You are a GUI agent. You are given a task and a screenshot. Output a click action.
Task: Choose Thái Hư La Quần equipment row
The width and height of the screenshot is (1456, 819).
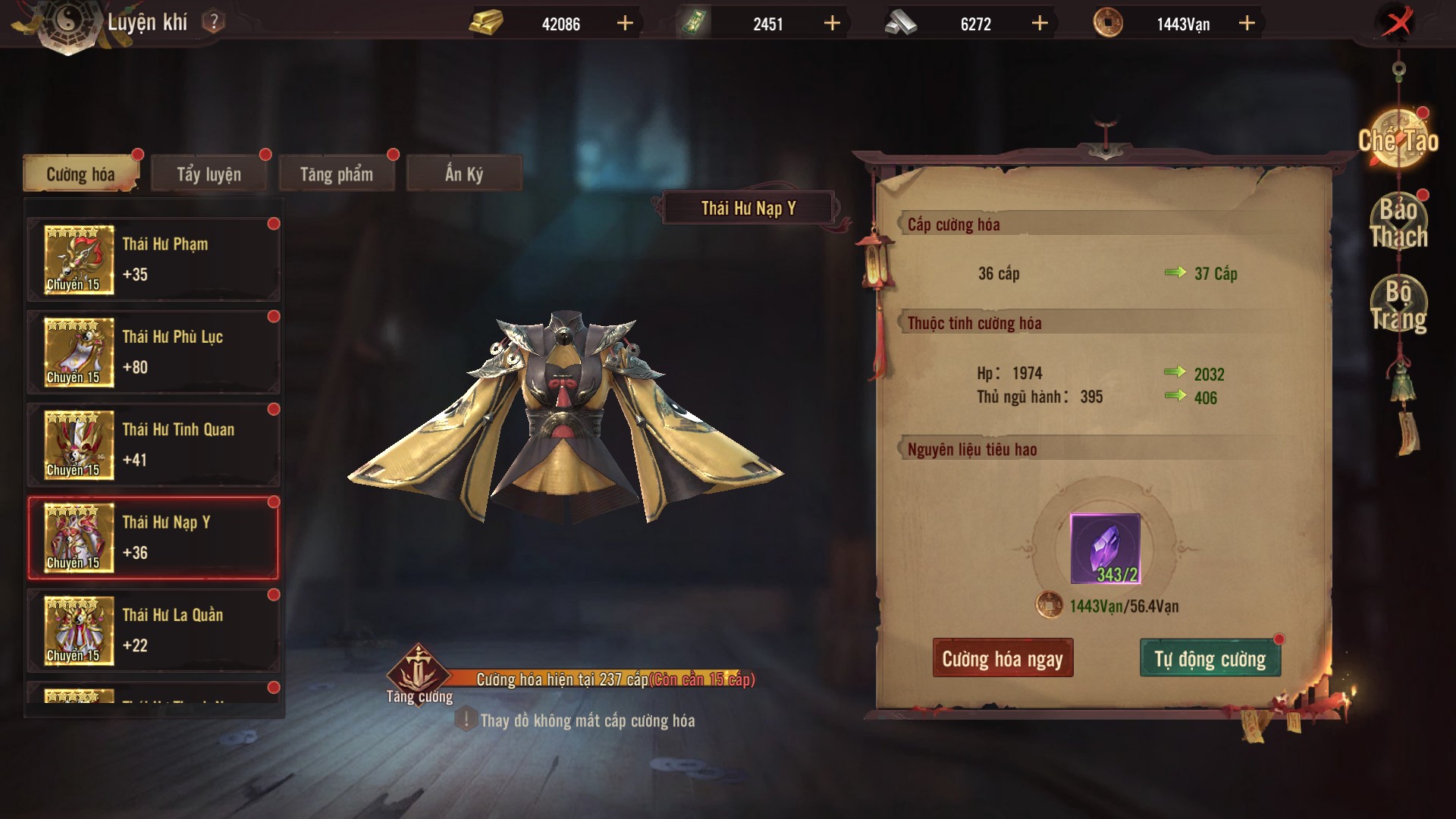[154, 630]
